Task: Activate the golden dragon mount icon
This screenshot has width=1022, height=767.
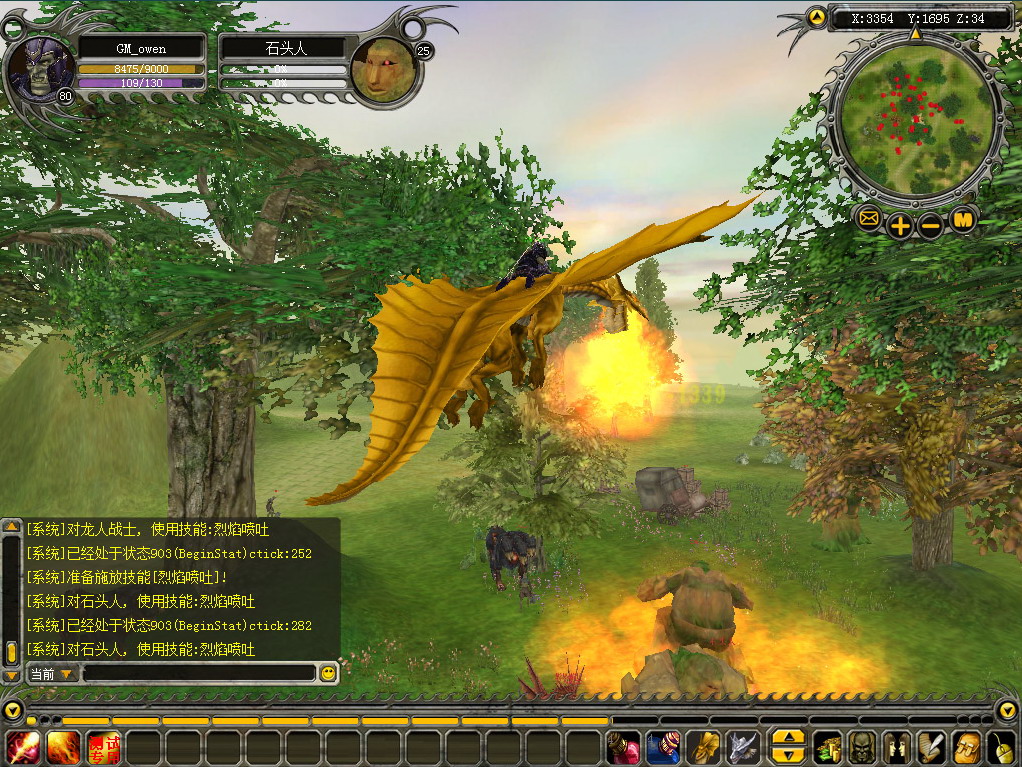Action: coord(704,747)
